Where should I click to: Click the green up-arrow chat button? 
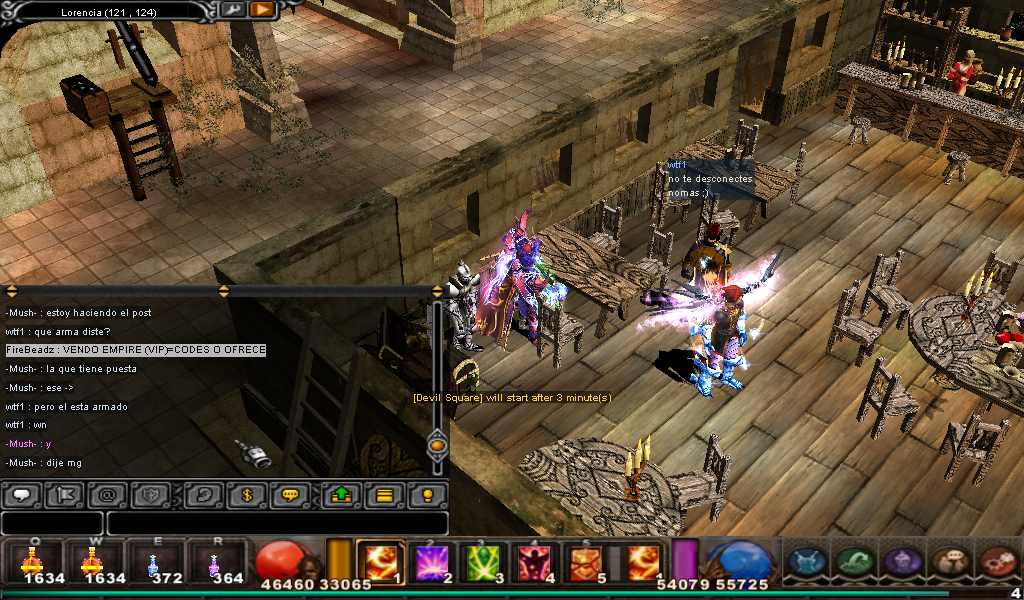pos(341,494)
